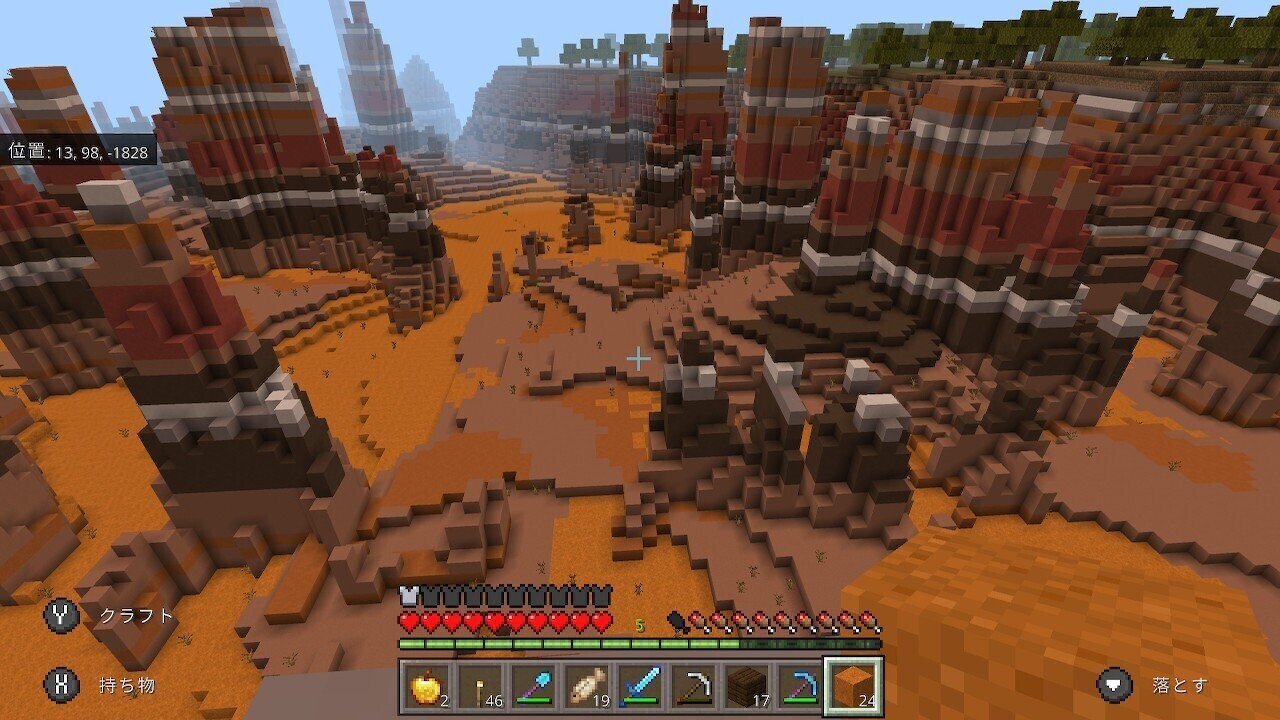Select the golden apple hotbar slot
Image resolution: width=1280 pixels, height=720 pixels.
(427, 686)
